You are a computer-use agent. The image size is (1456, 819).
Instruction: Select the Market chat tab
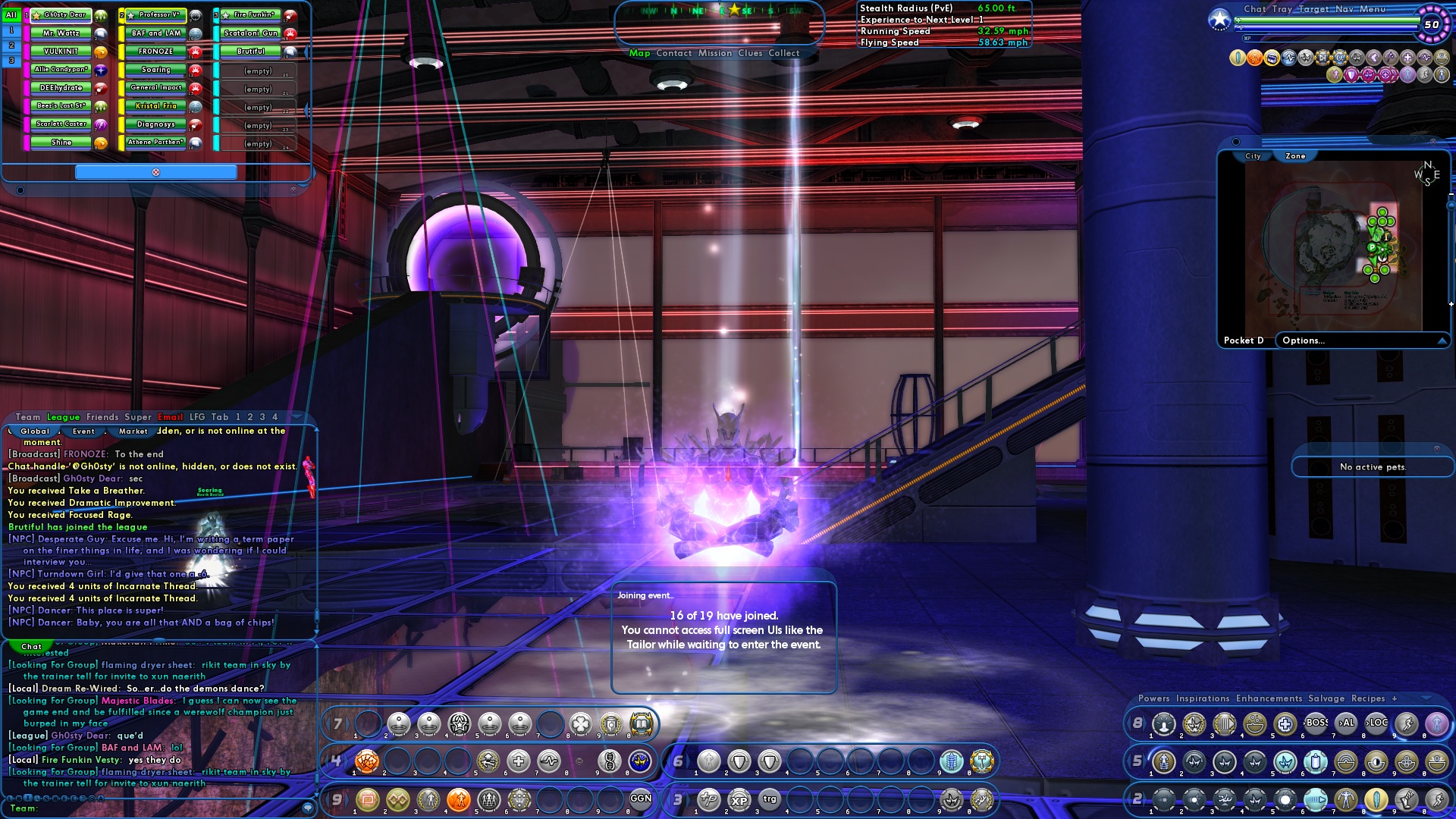[x=133, y=431]
